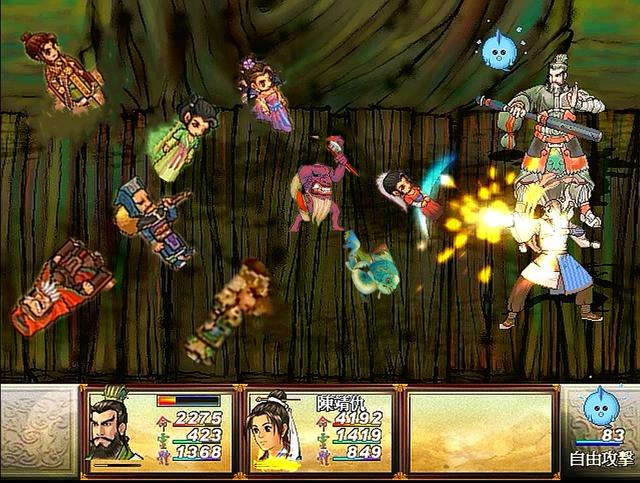The image size is (640, 483).
Task: Select the empty third party panel
Action: click(481, 431)
